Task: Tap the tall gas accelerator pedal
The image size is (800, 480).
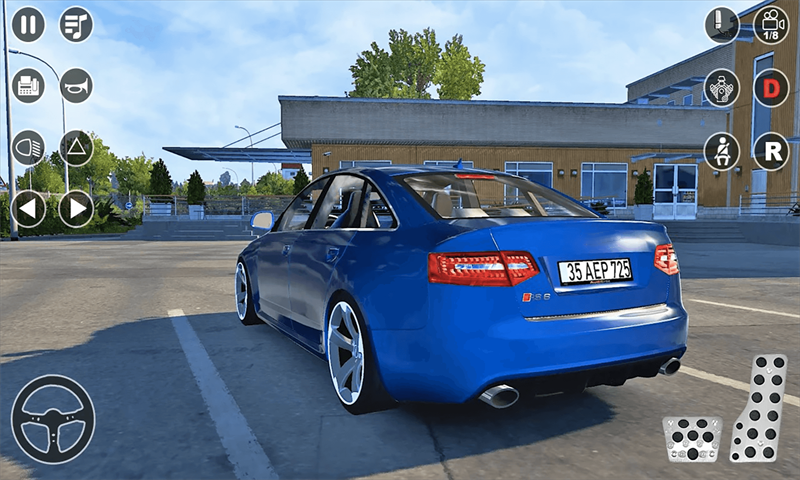Action: pos(758,408)
